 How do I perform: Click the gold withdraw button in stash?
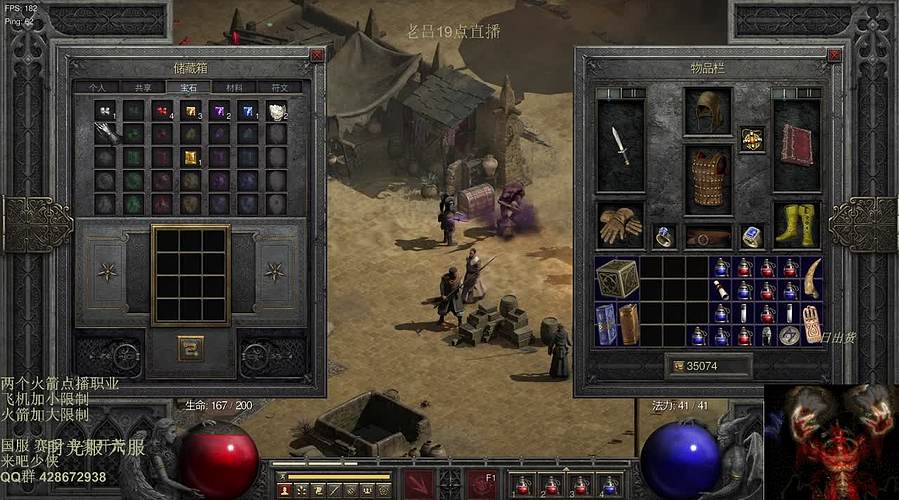pyautogui.click(x=190, y=348)
